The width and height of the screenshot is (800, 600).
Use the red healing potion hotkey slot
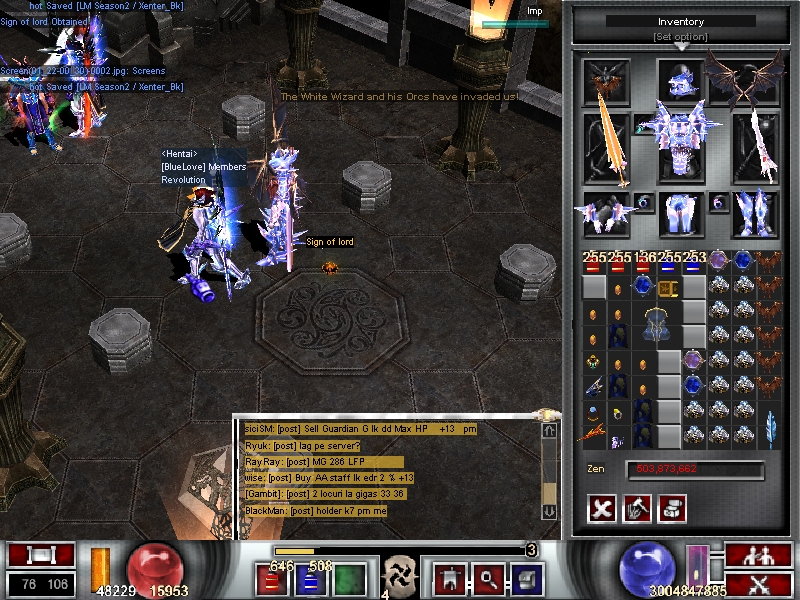[x=270, y=580]
